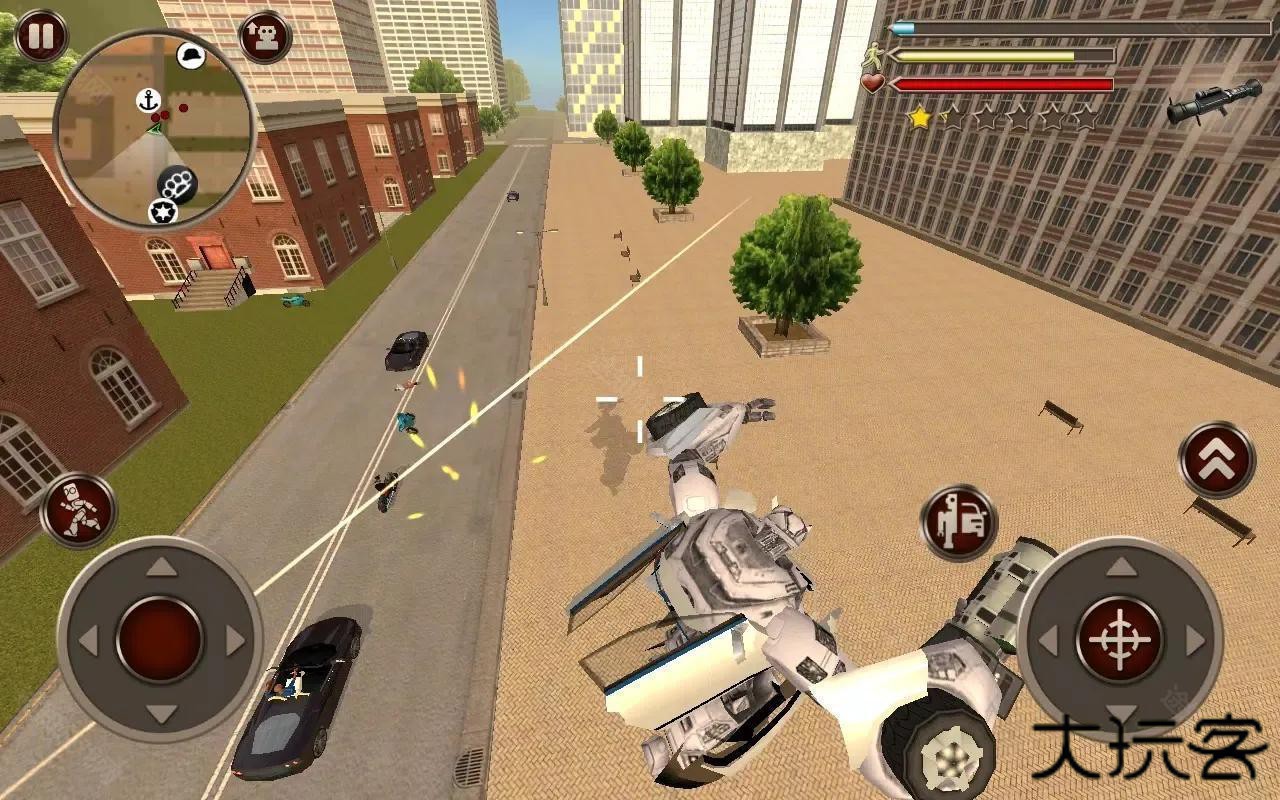1280x800 pixels.
Task: Tap the up arrow on movement joystick
Action: tap(160, 570)
